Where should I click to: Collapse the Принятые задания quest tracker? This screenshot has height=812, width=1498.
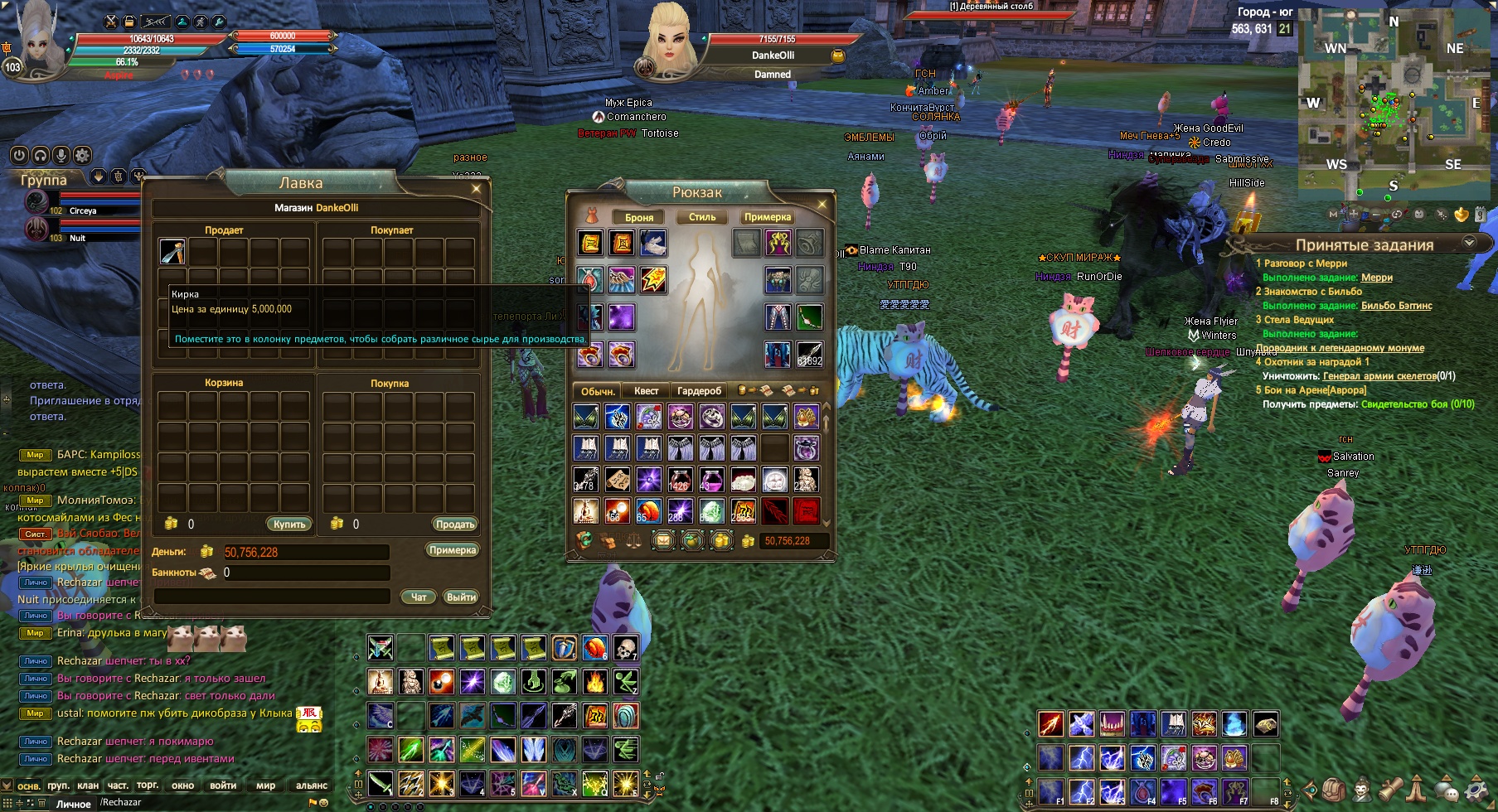[1469, 243]
